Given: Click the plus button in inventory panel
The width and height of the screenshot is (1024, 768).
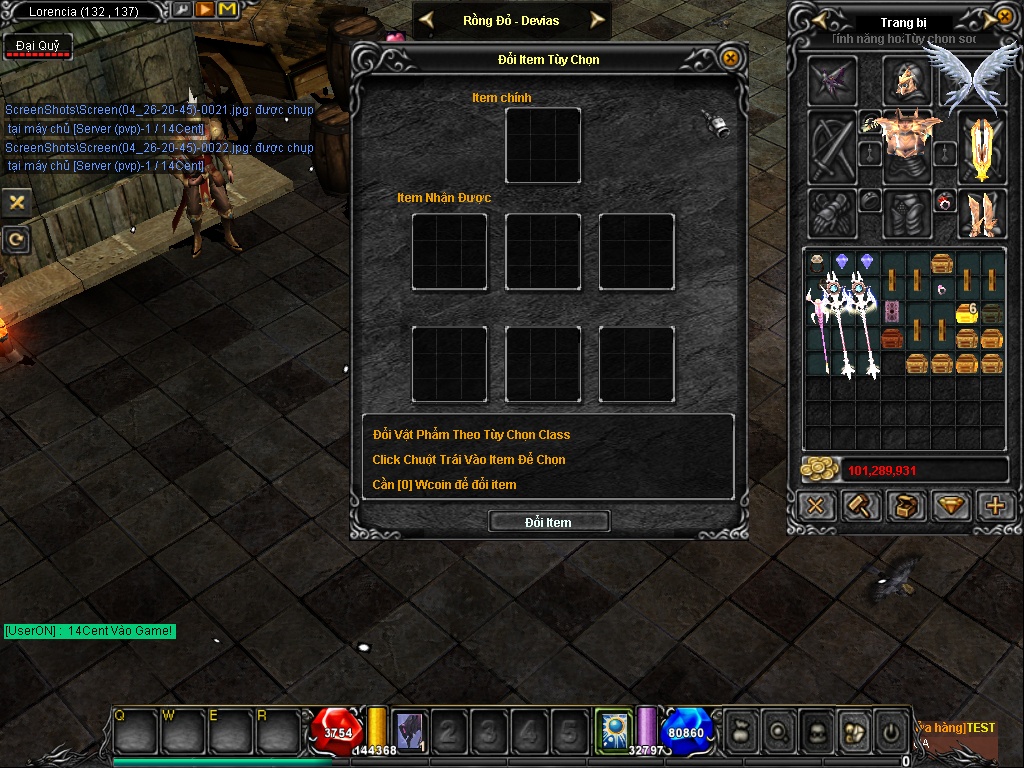Looking at the screenshot, I should pos(995,506).
